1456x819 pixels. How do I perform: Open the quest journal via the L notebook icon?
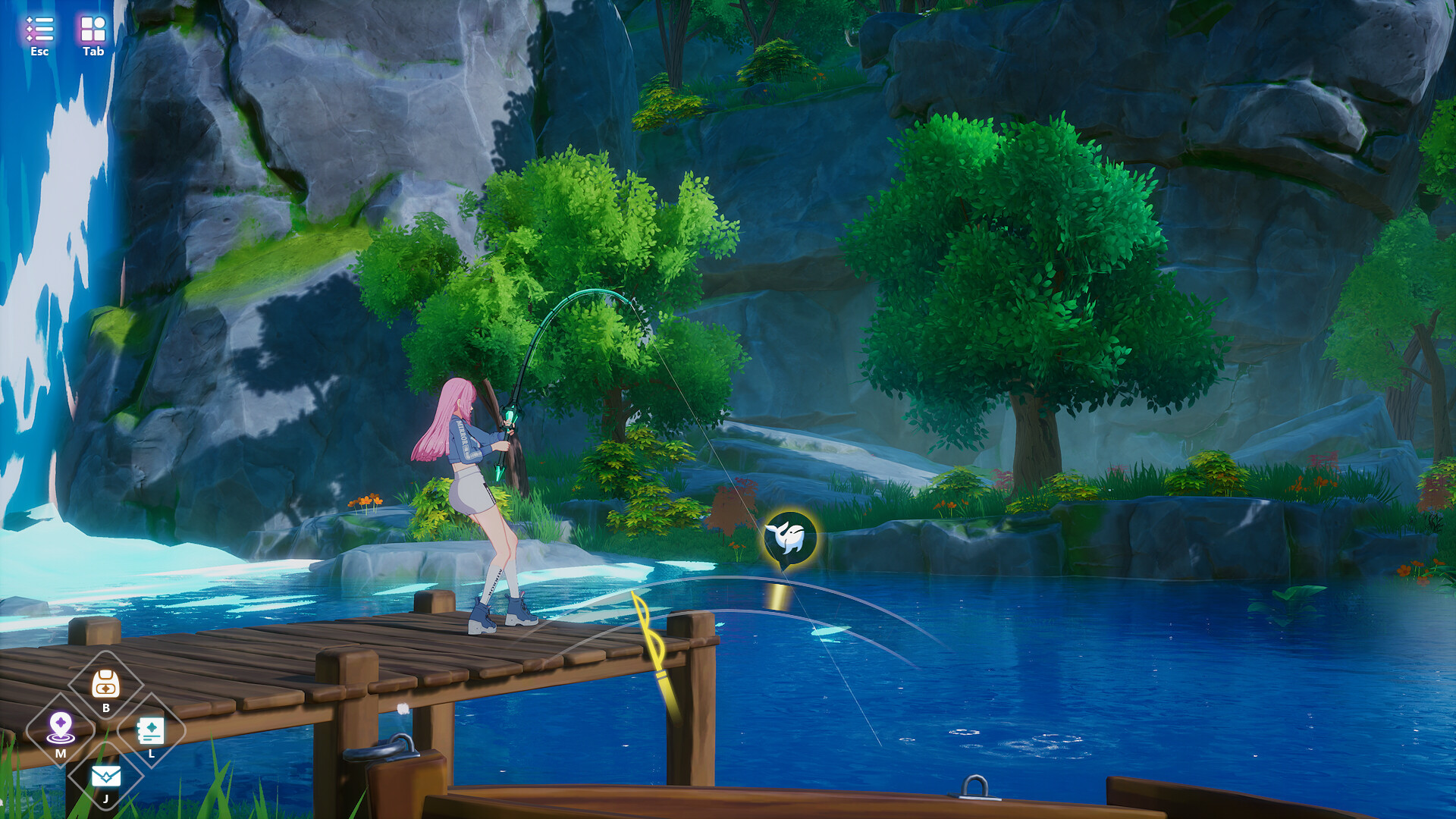(152, 730)
